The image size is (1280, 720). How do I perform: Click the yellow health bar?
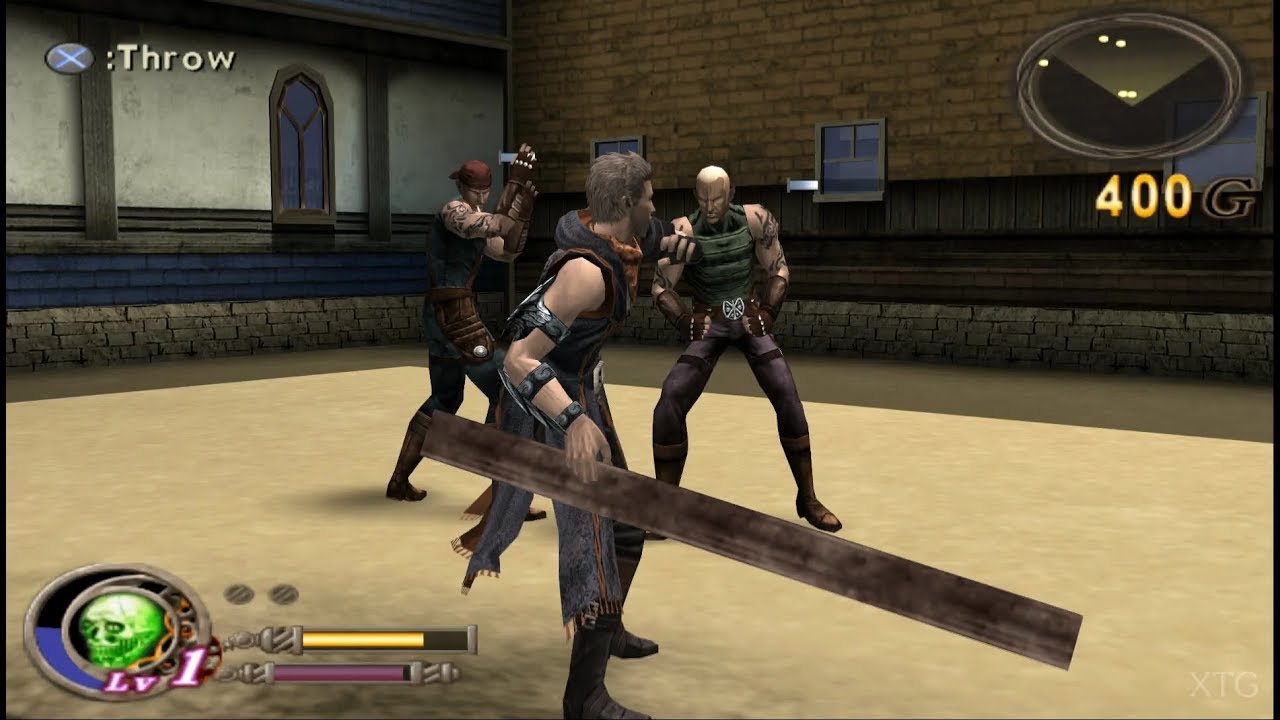pos(363,638)
